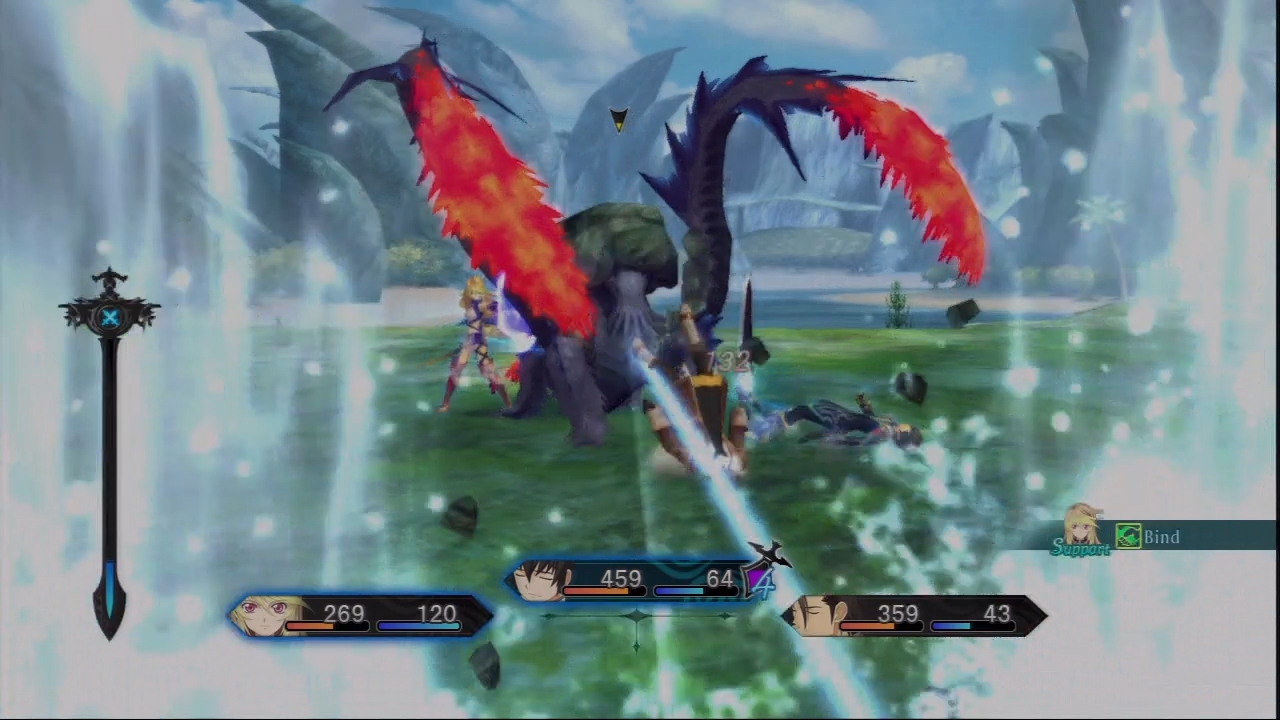Screen dimensions: 1280x720
Task: Select the Support character portrait
Action: 1082,525
